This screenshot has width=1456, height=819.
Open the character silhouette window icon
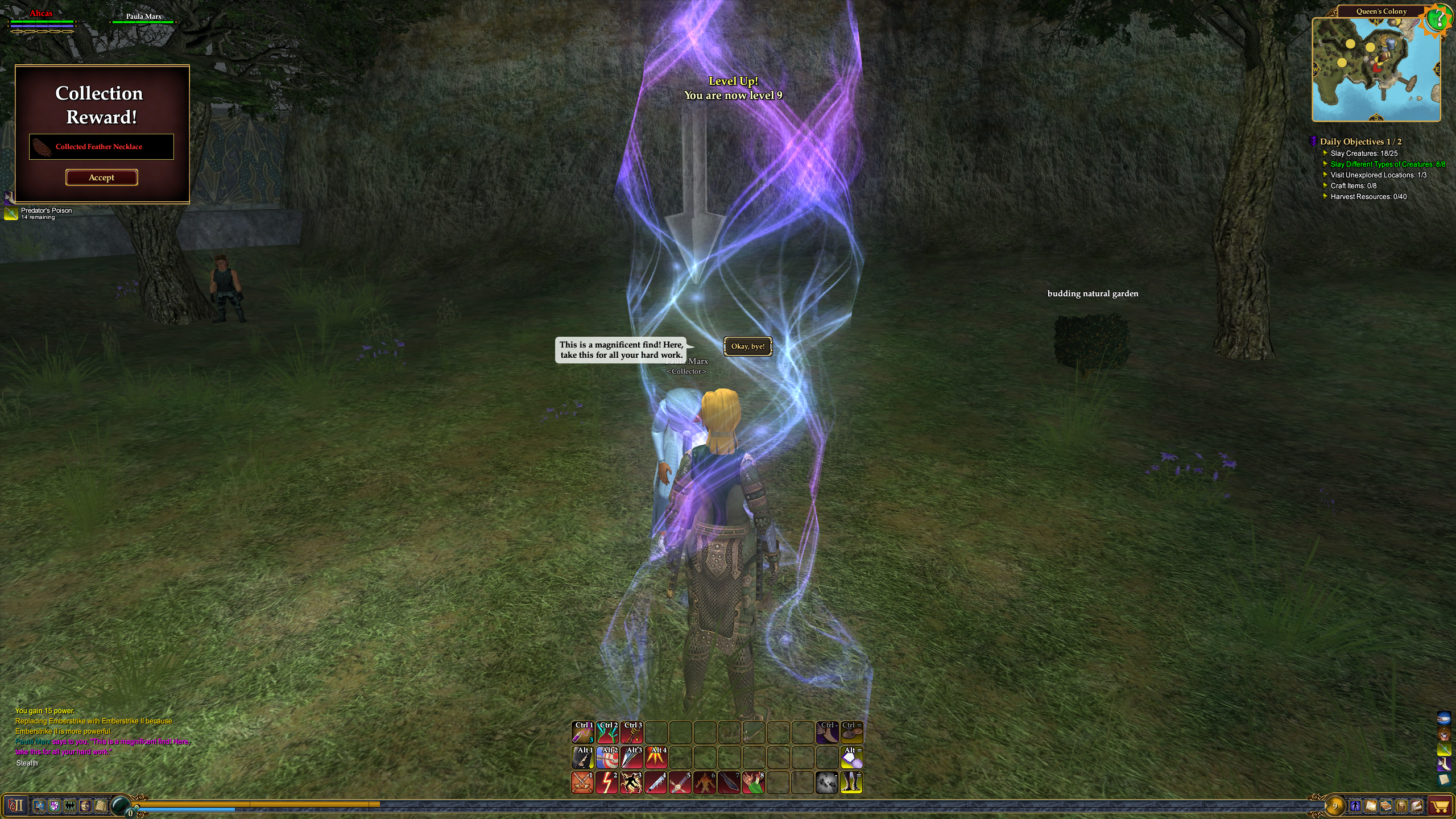pos(1355,806)
